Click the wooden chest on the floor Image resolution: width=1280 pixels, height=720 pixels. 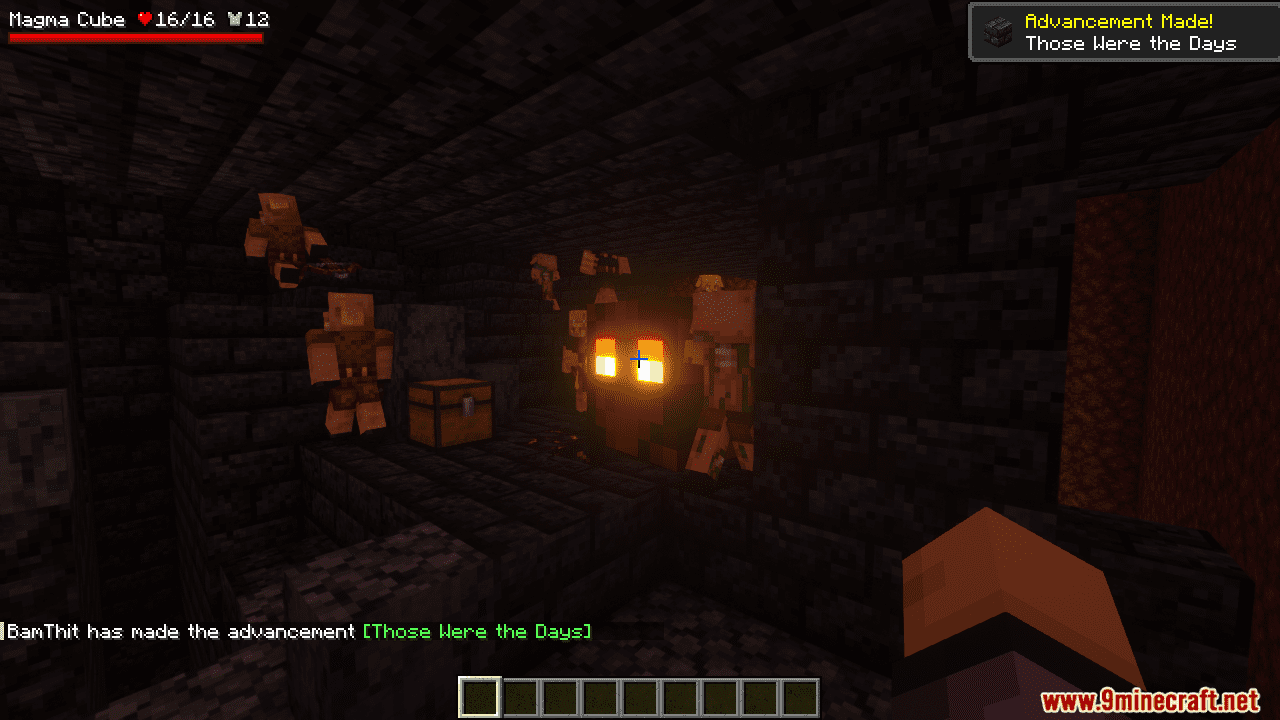click(452, 415)
